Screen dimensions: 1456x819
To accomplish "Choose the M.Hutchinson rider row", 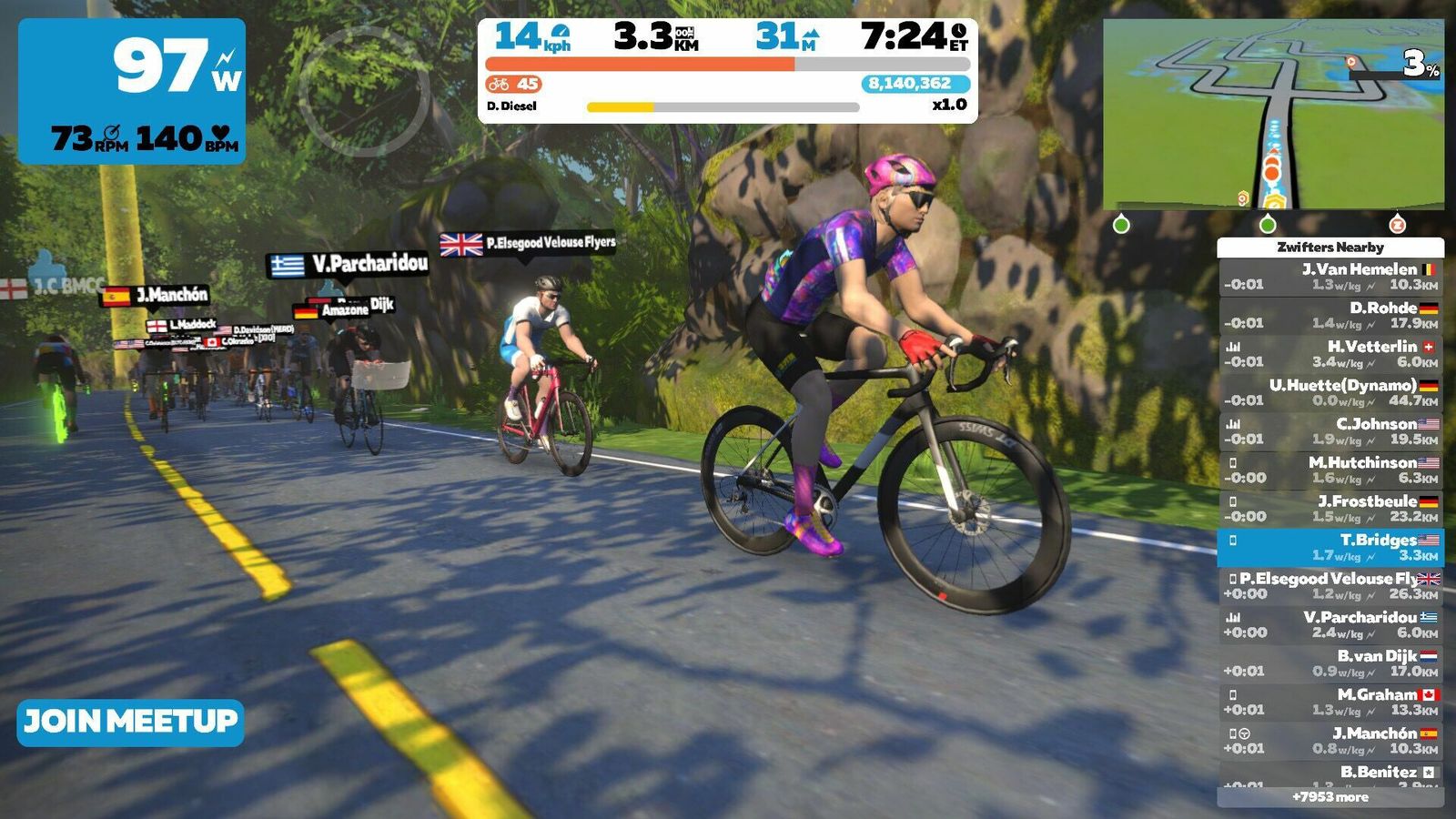I will 1330,470.
